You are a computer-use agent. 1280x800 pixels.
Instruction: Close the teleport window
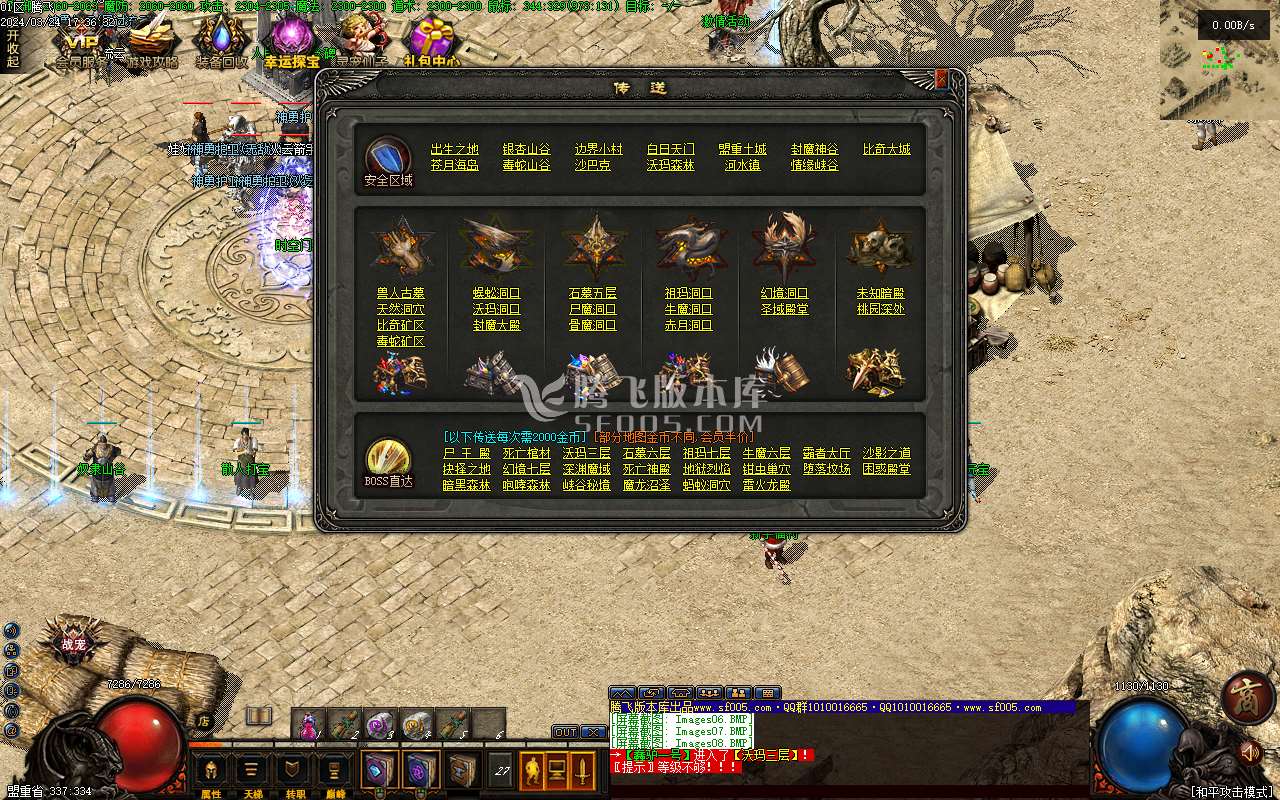(941, 79)
